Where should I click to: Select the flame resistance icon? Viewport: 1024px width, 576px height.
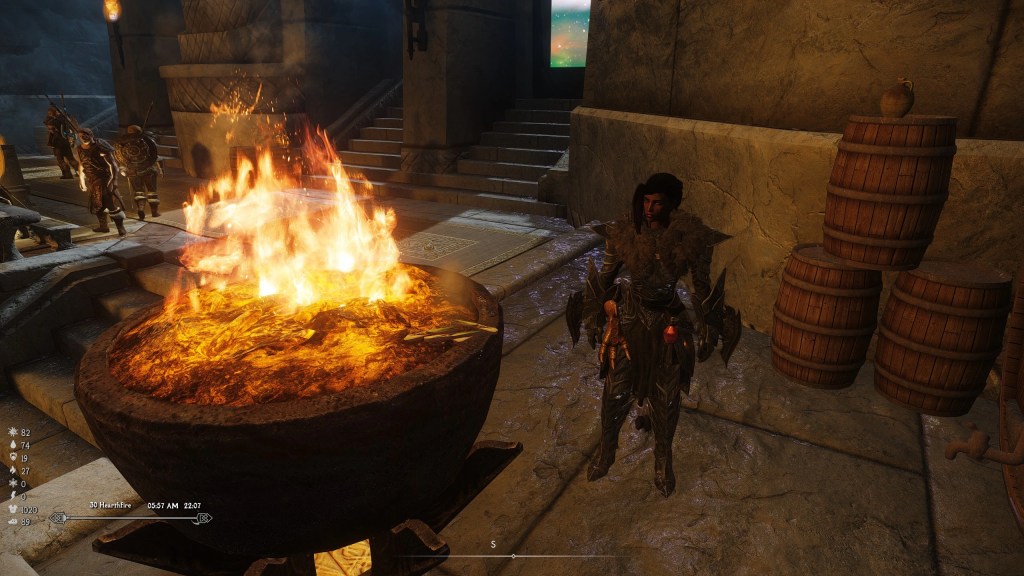[x=11, y=470]
